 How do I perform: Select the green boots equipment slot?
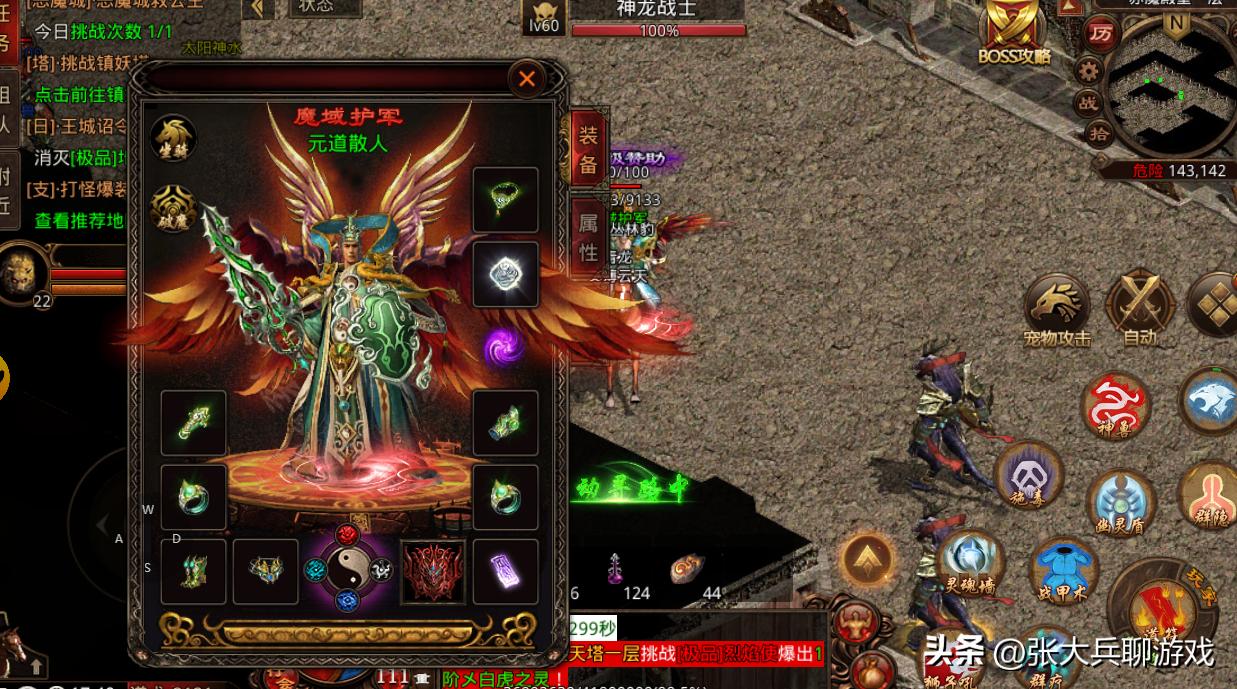point(193,572)
